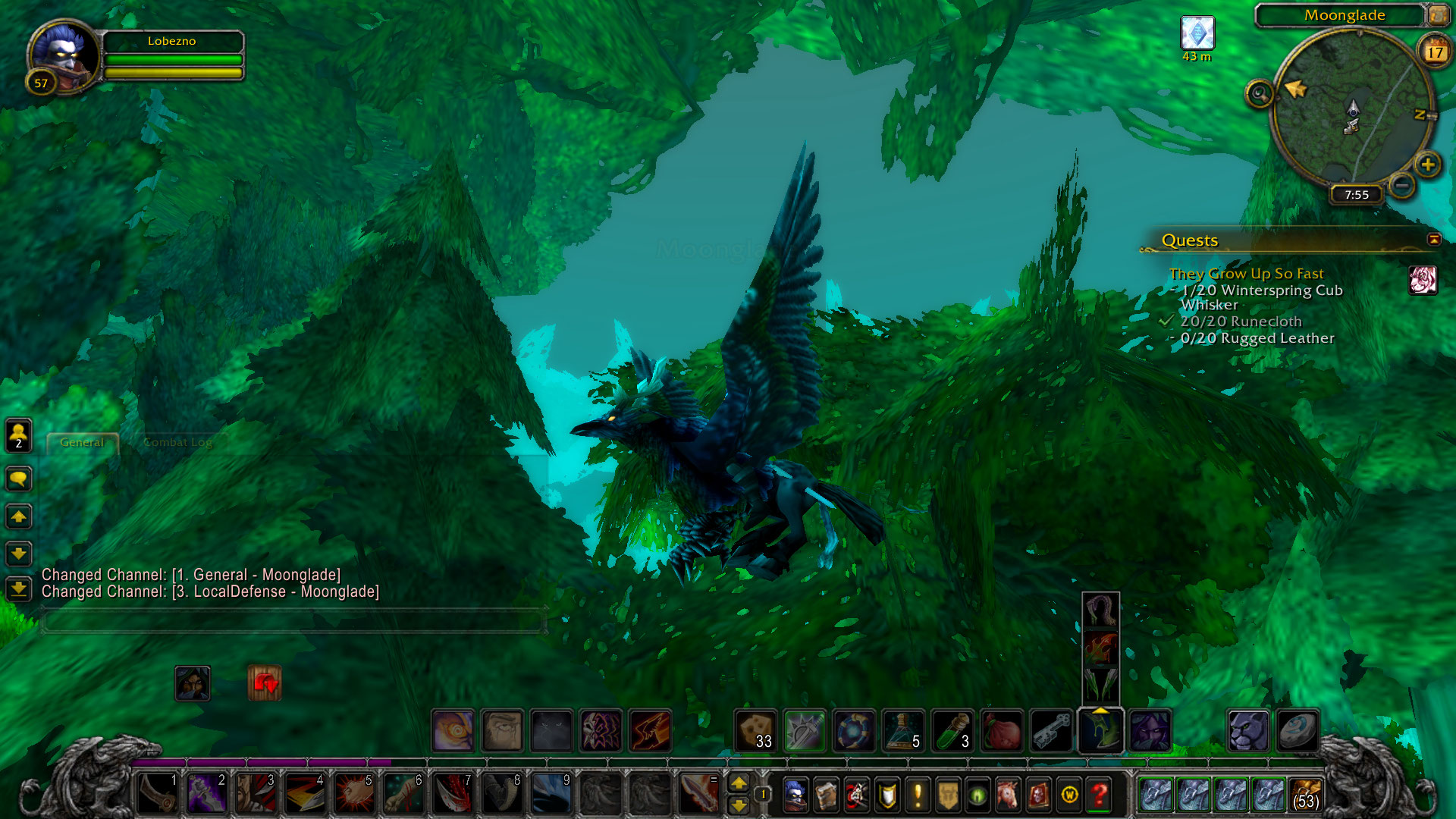Open the red question mark help button

pyautogui.click(x=1099, y=795)
